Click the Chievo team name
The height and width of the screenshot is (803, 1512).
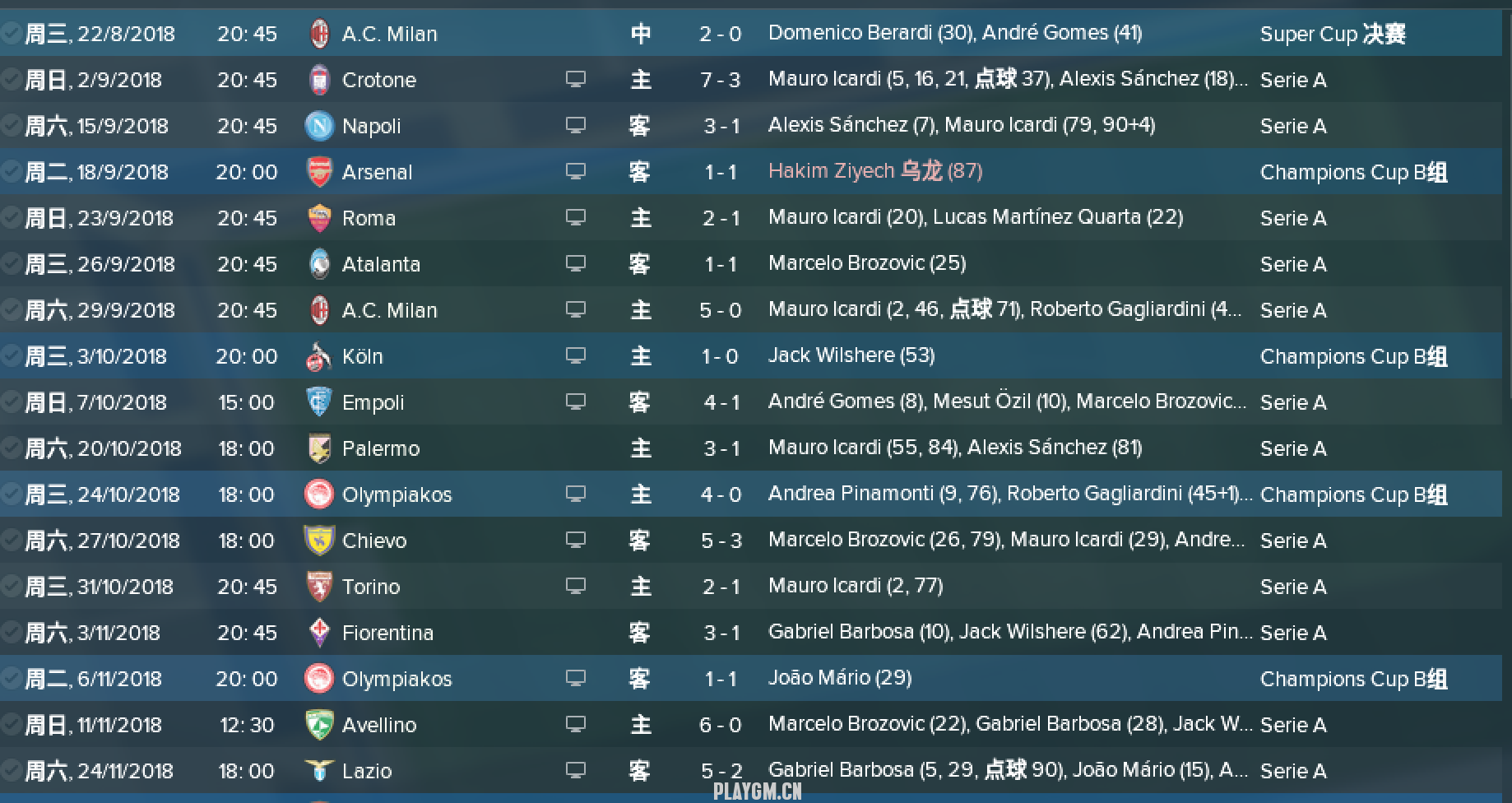(x=374, y=541)
